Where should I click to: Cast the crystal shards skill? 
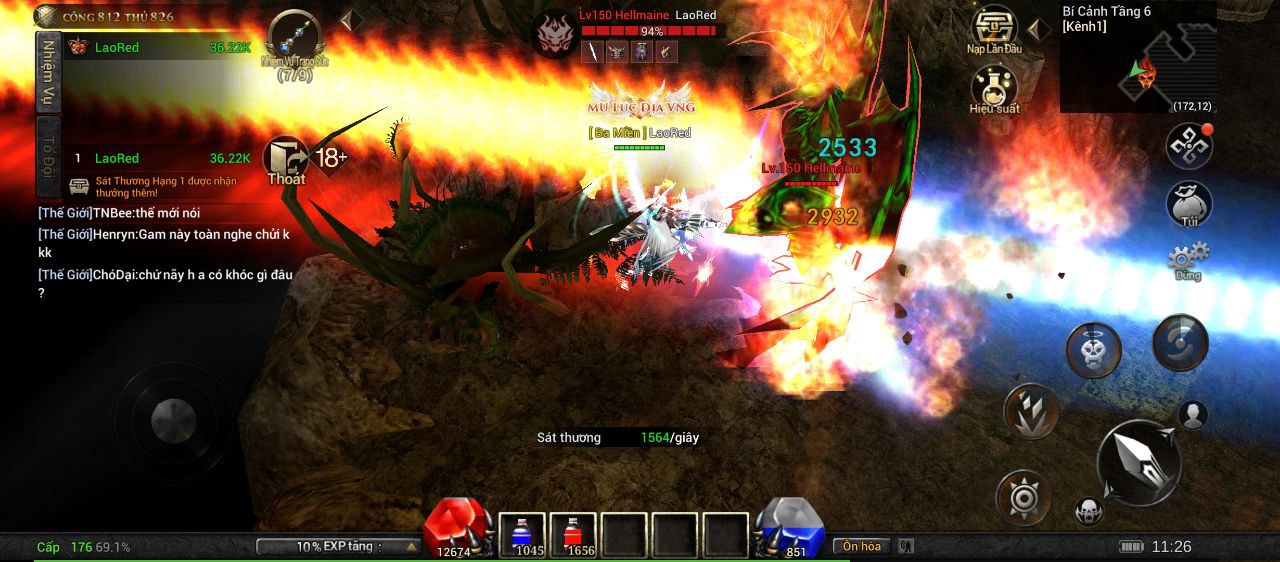click(1031, 410)
